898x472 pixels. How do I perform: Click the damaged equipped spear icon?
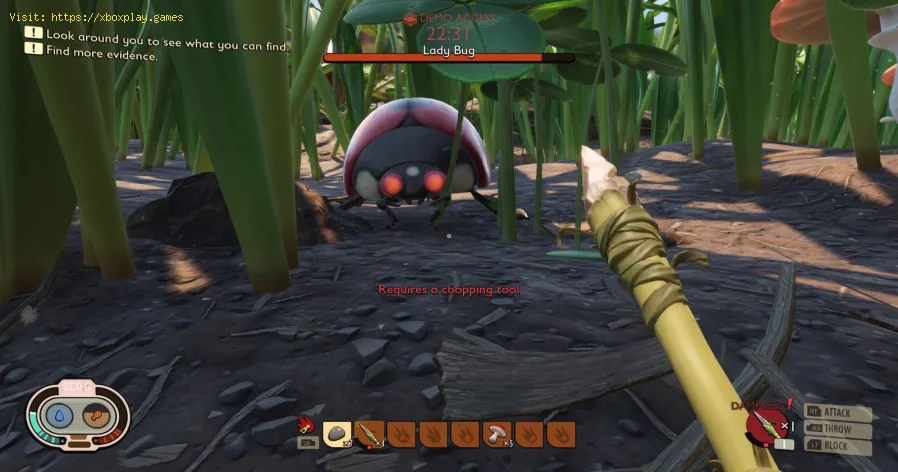[763, 427]
